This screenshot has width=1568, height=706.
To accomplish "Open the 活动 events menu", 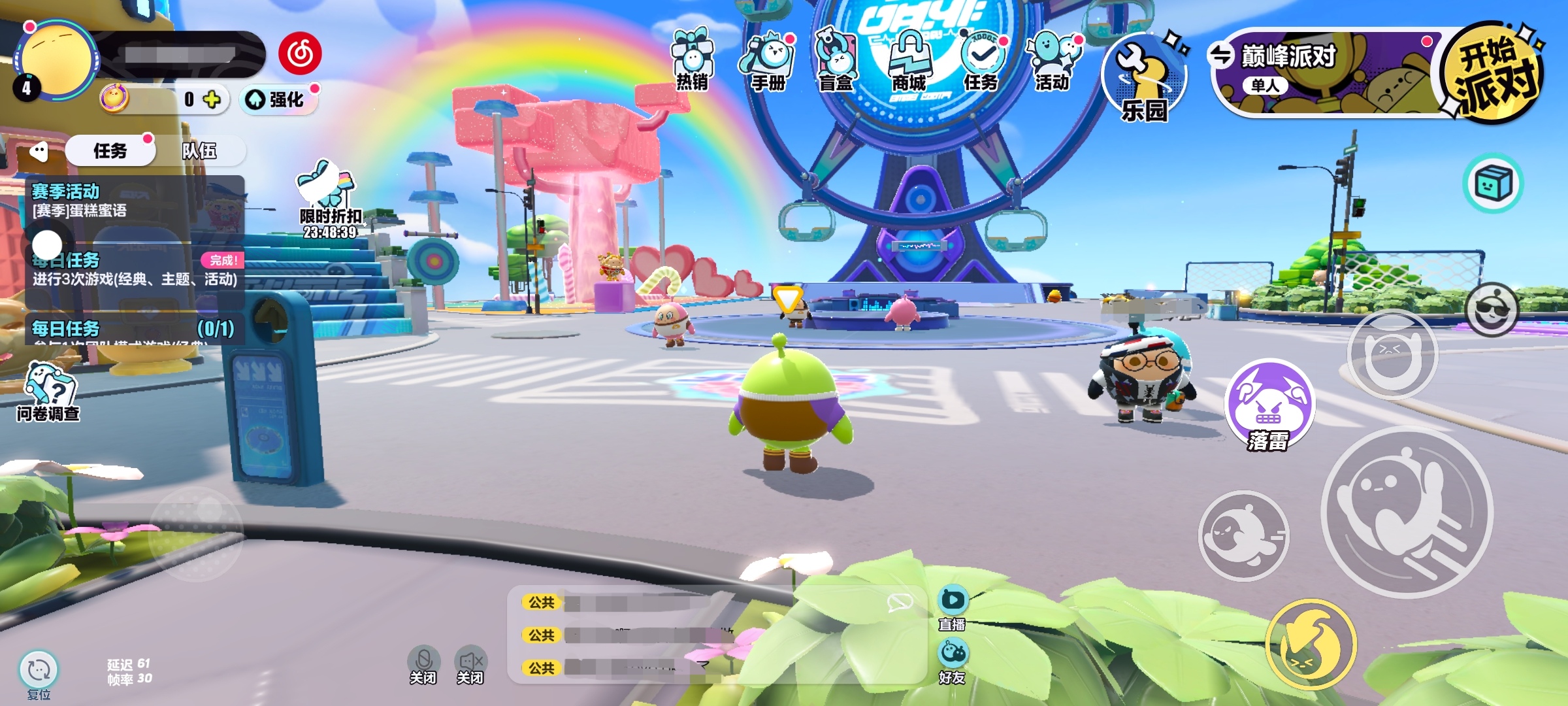I will point(1053,62).
